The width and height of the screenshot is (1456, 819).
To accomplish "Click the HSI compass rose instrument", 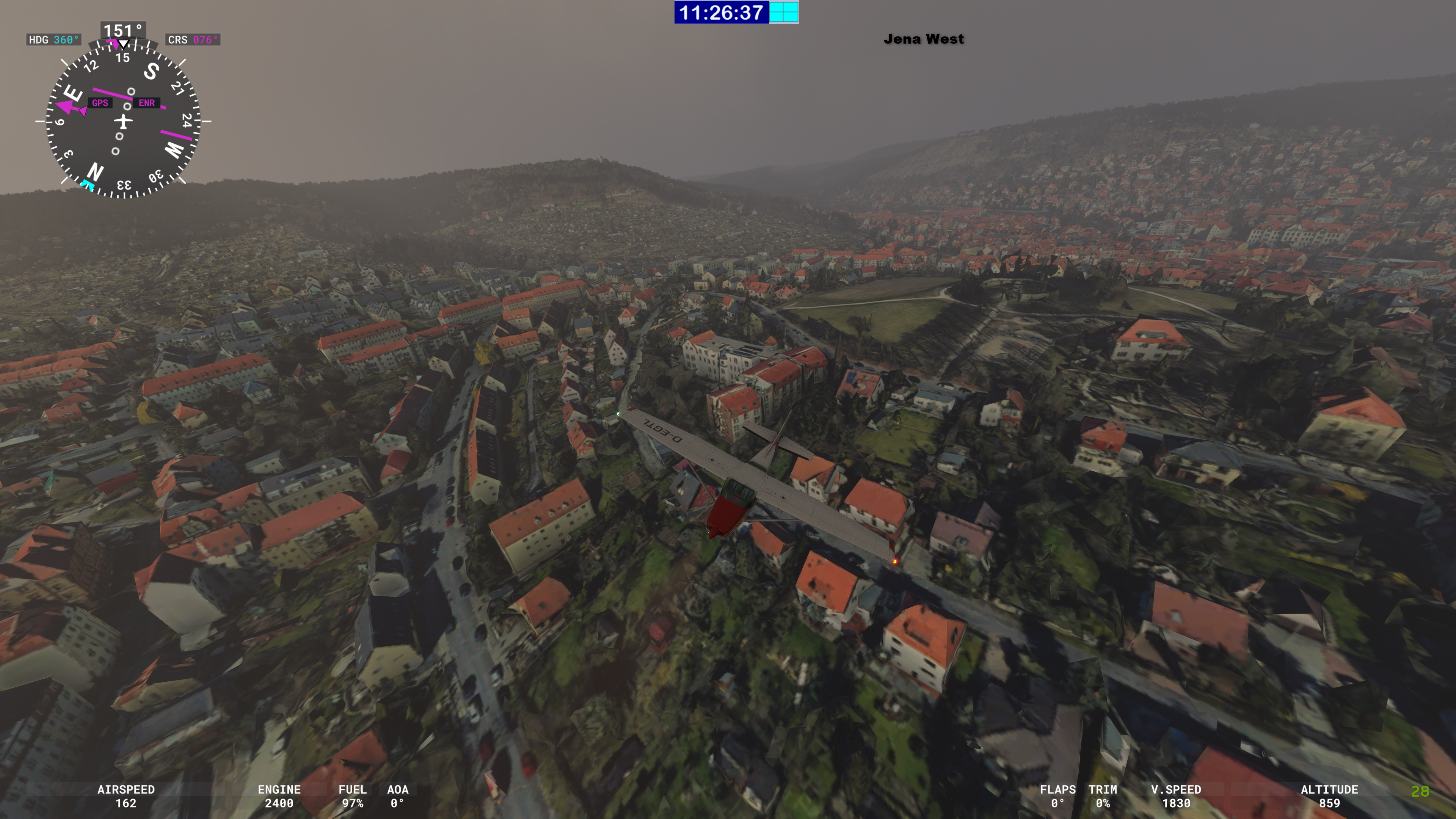I will (x=122, y=121).
